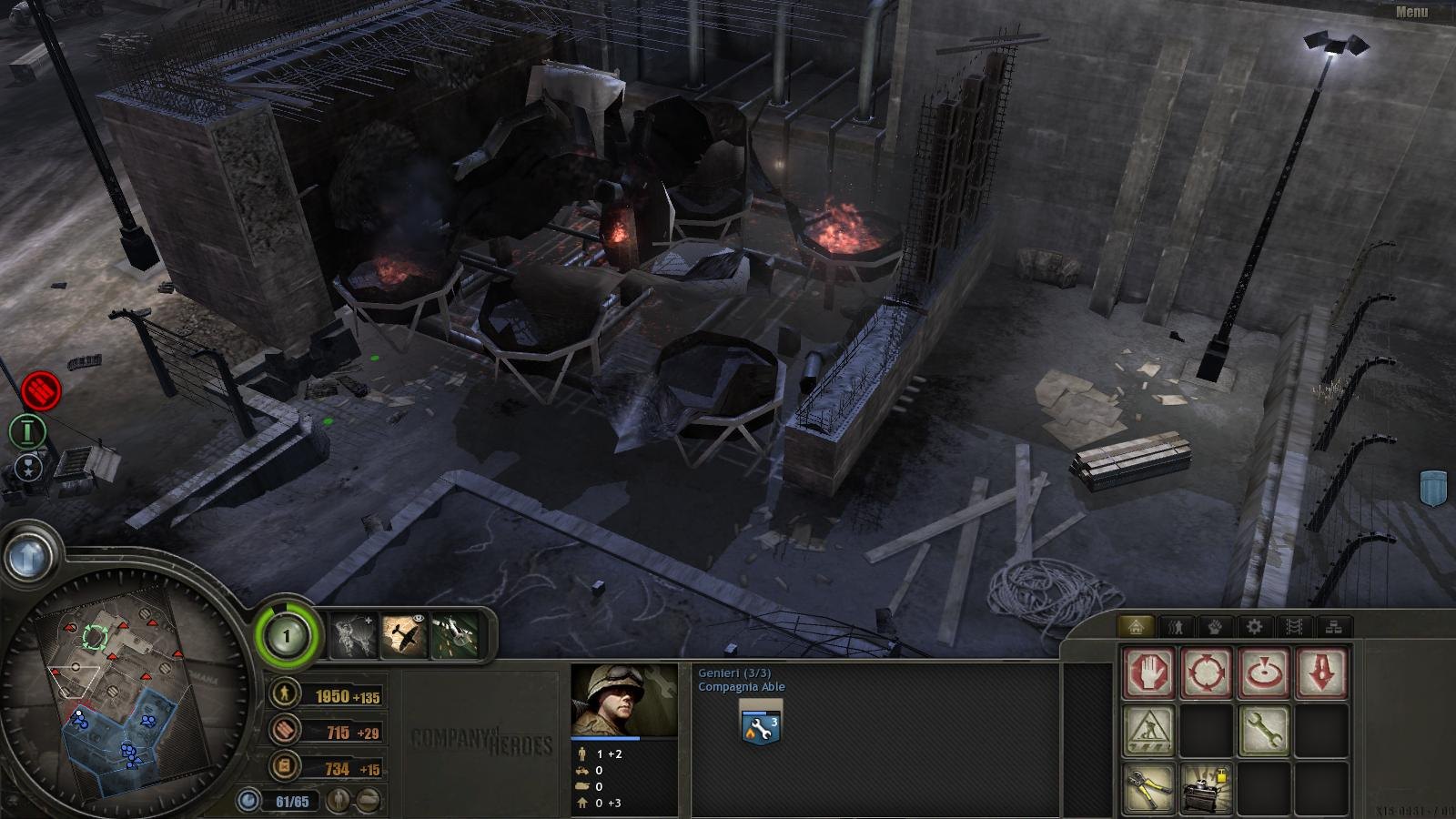This screenshot has width=1456, height=819.
Task: Open the construction menu with the worker sign
Action: pos(1148,730)
